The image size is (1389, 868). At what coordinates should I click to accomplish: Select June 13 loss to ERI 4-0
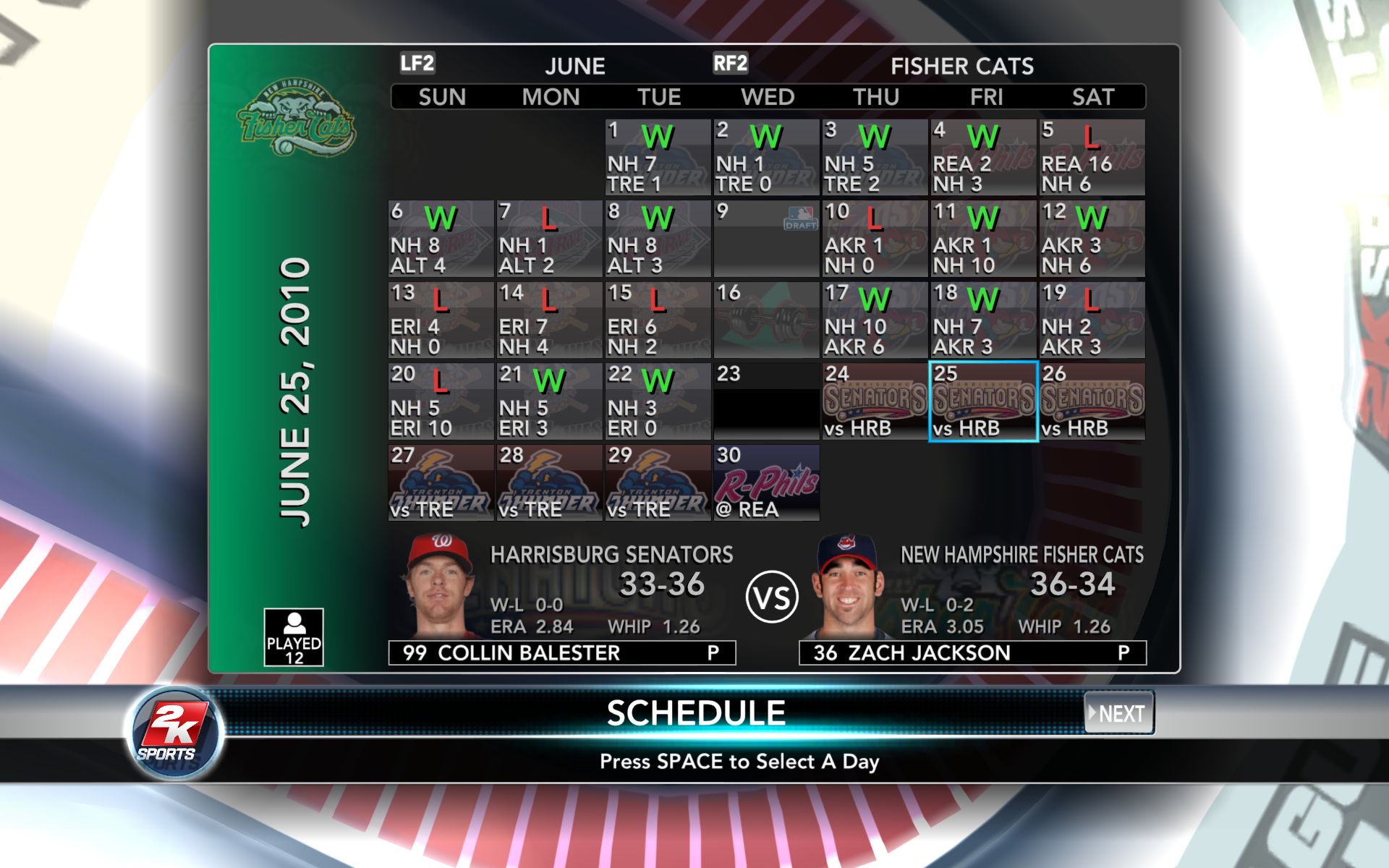tap(441, 320)
